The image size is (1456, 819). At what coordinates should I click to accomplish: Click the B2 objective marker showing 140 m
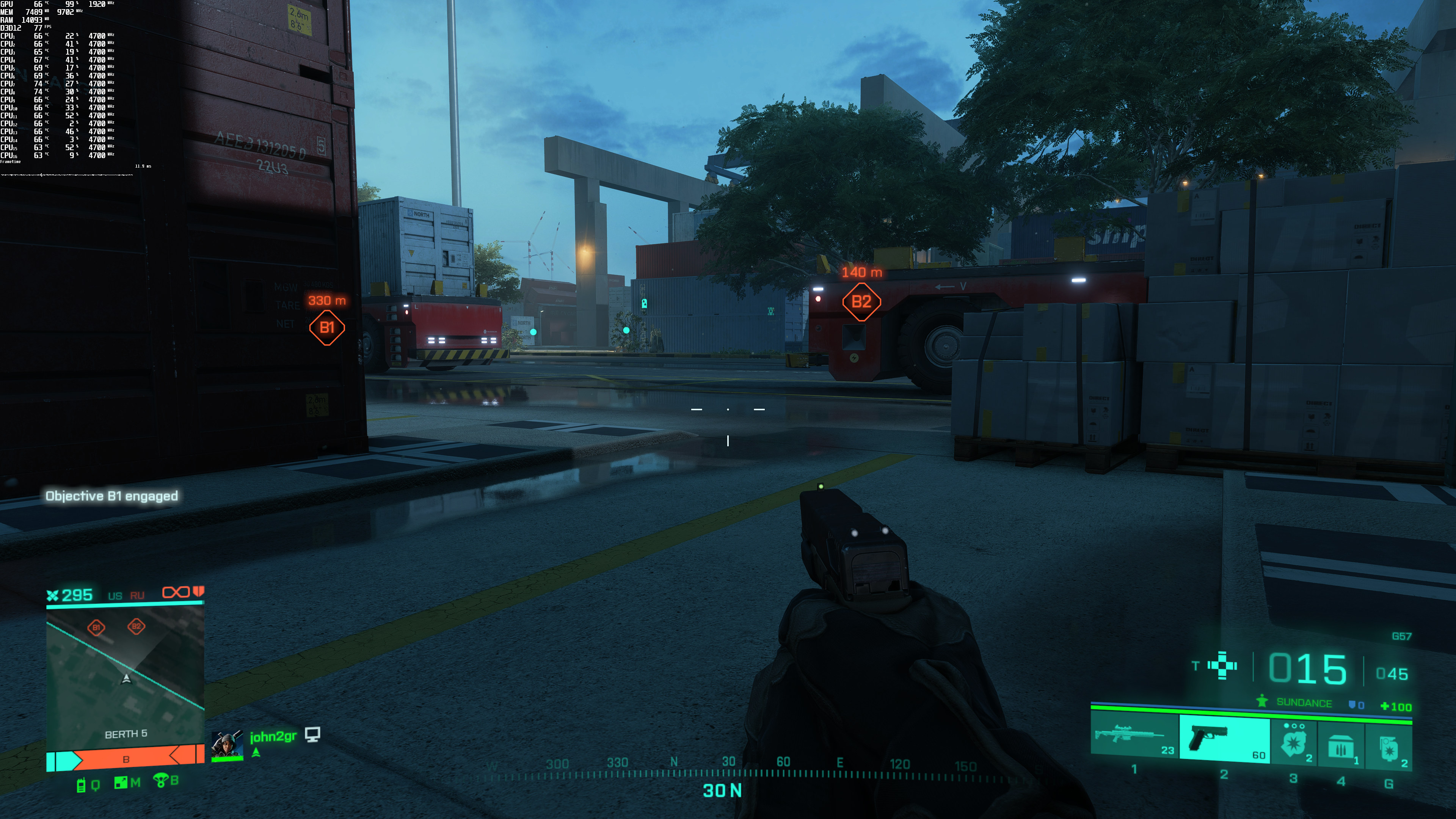click(x=861, y=302)
